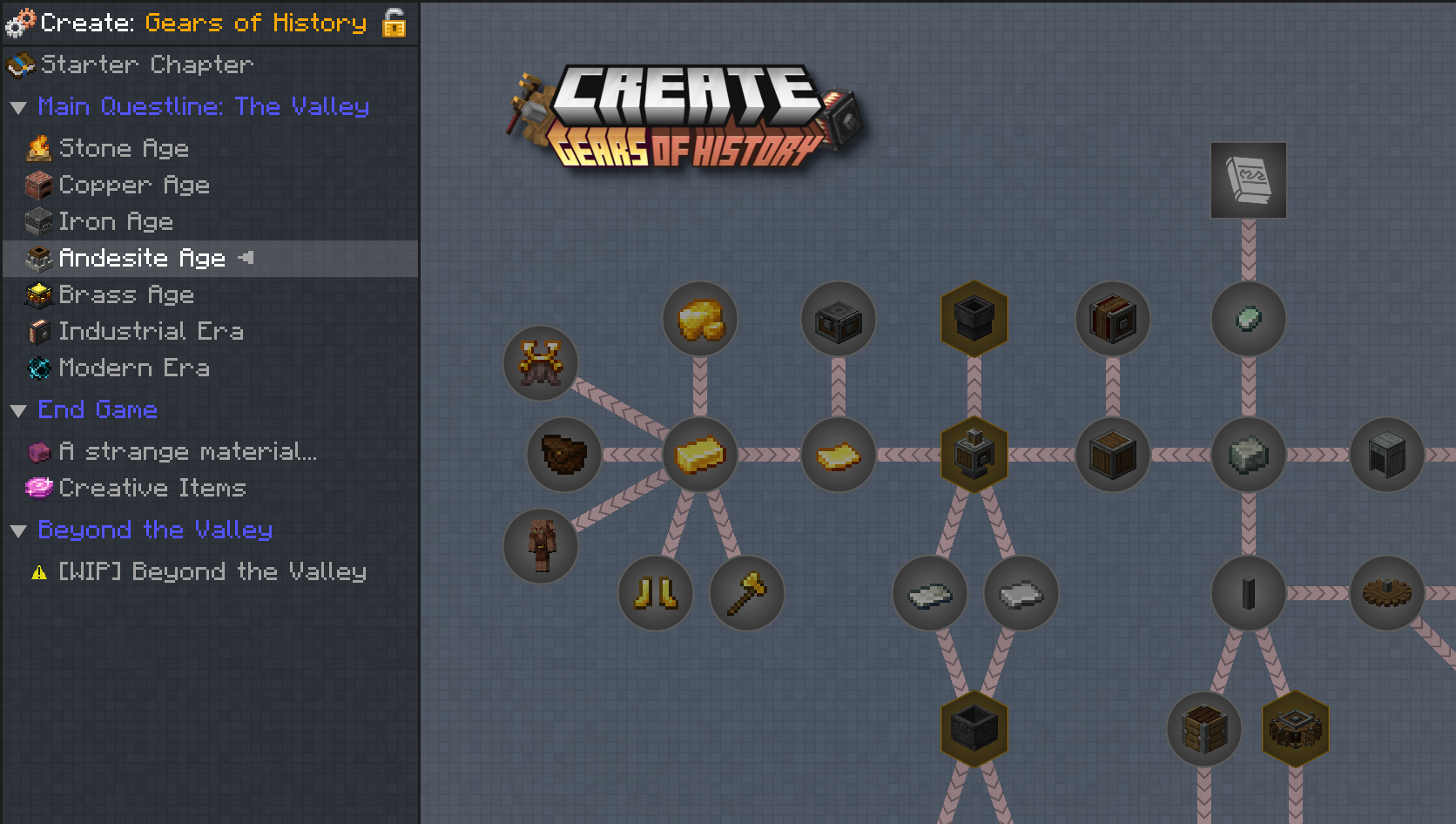The width and height of the screenshot is (1456, 824).
Task: Open the piglin quest node
Action: 540,546
